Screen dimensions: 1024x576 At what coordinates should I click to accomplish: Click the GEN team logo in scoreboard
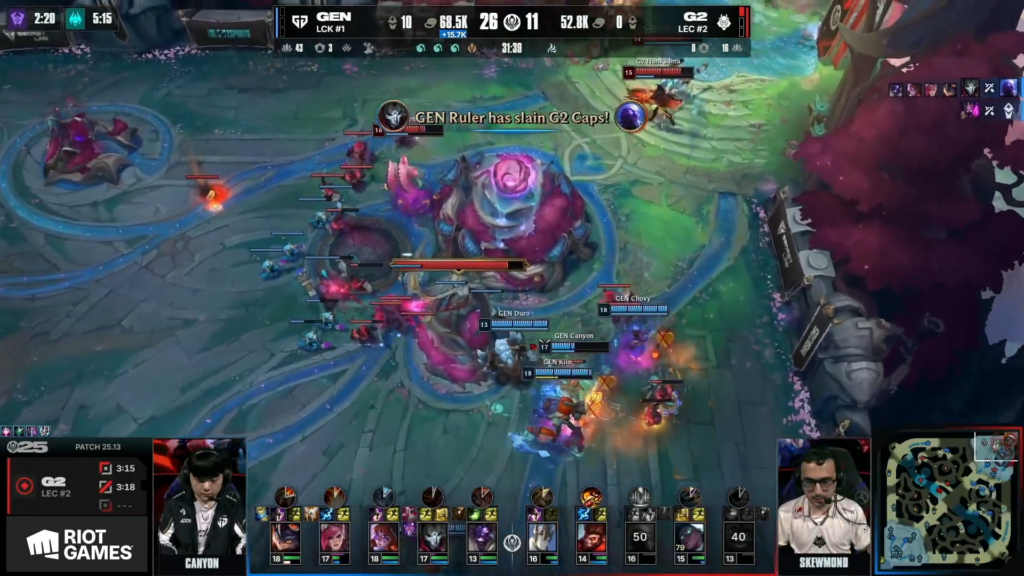click(299, 20)
